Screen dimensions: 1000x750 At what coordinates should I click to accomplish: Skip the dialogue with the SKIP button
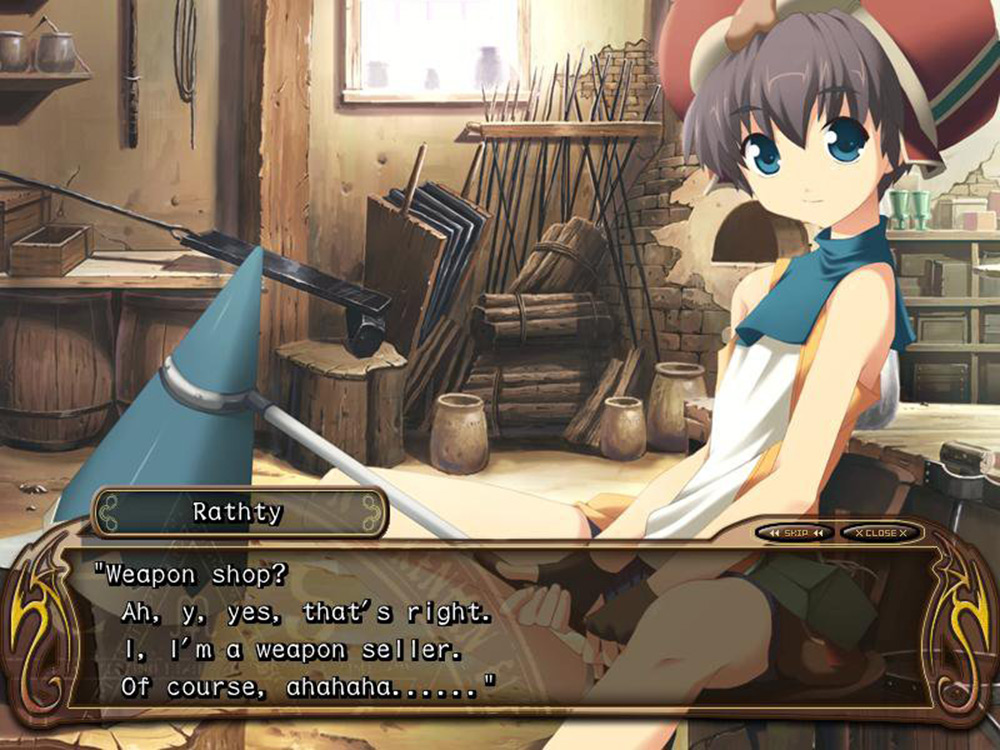pyautogui.click(x=795, y=533)
